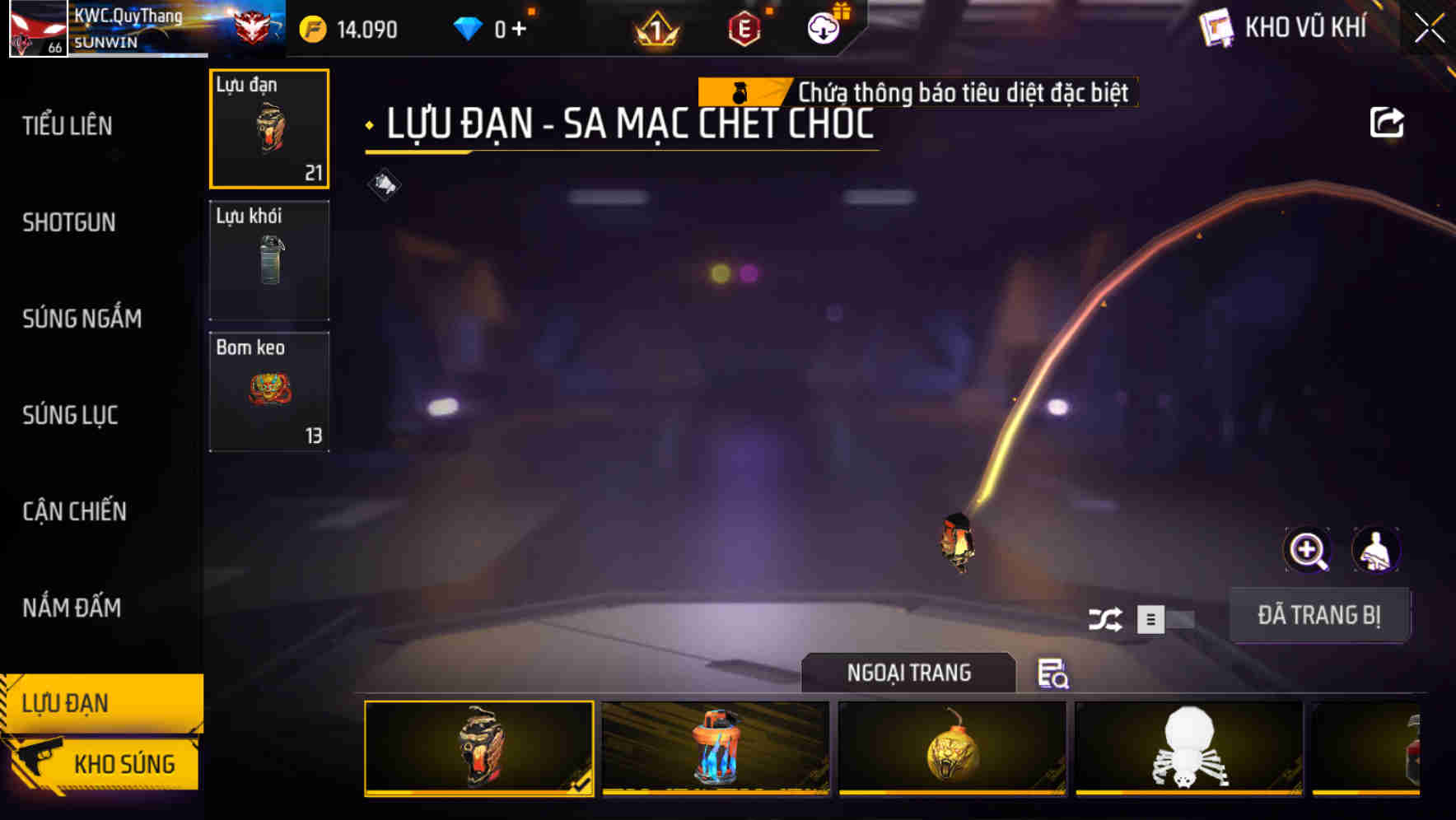Select the Bom keo slot showing 13
1456x820 pixels.
point(269,390)
